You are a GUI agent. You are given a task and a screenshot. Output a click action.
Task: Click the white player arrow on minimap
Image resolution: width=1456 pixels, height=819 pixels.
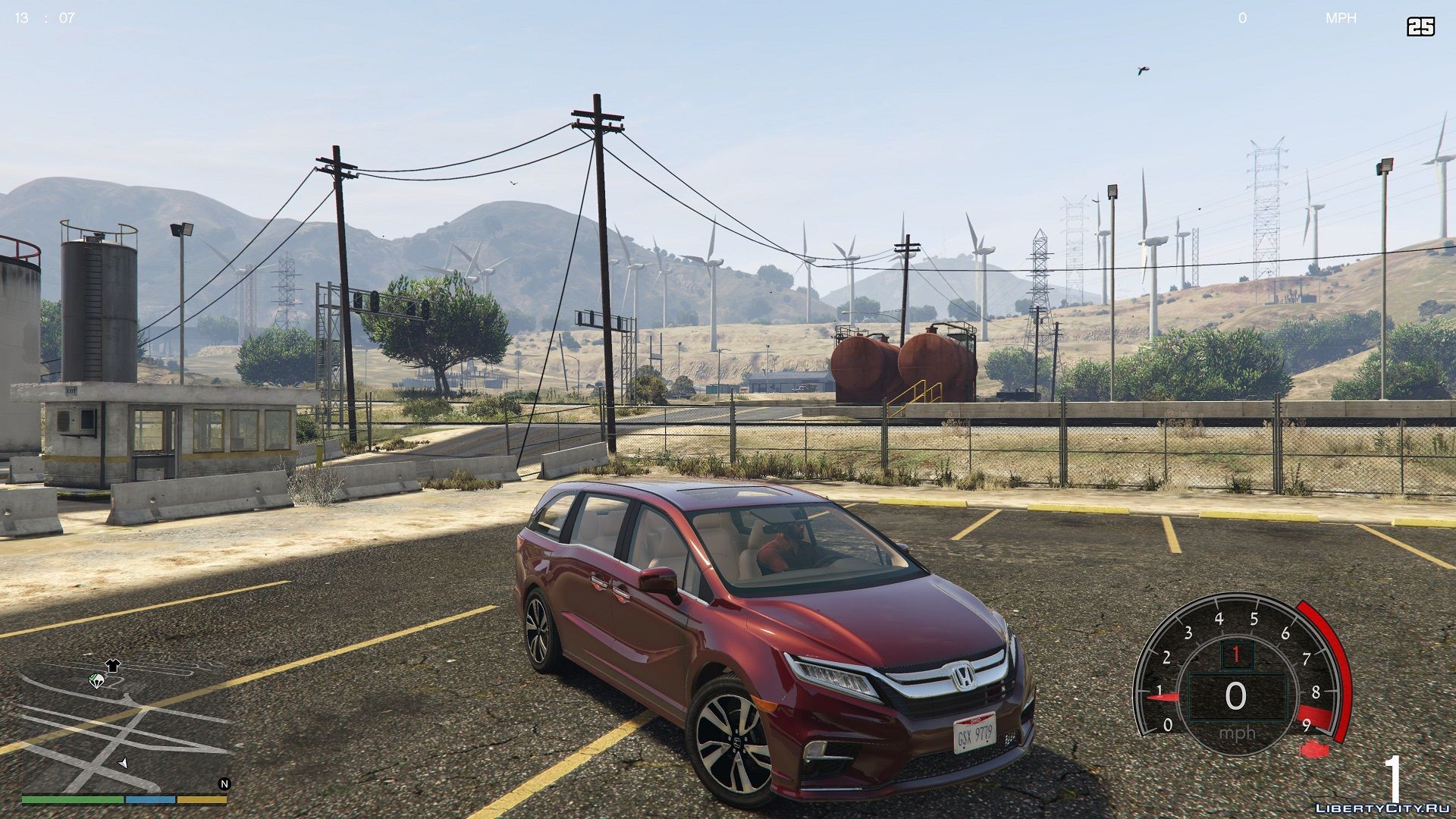point(123,762)
